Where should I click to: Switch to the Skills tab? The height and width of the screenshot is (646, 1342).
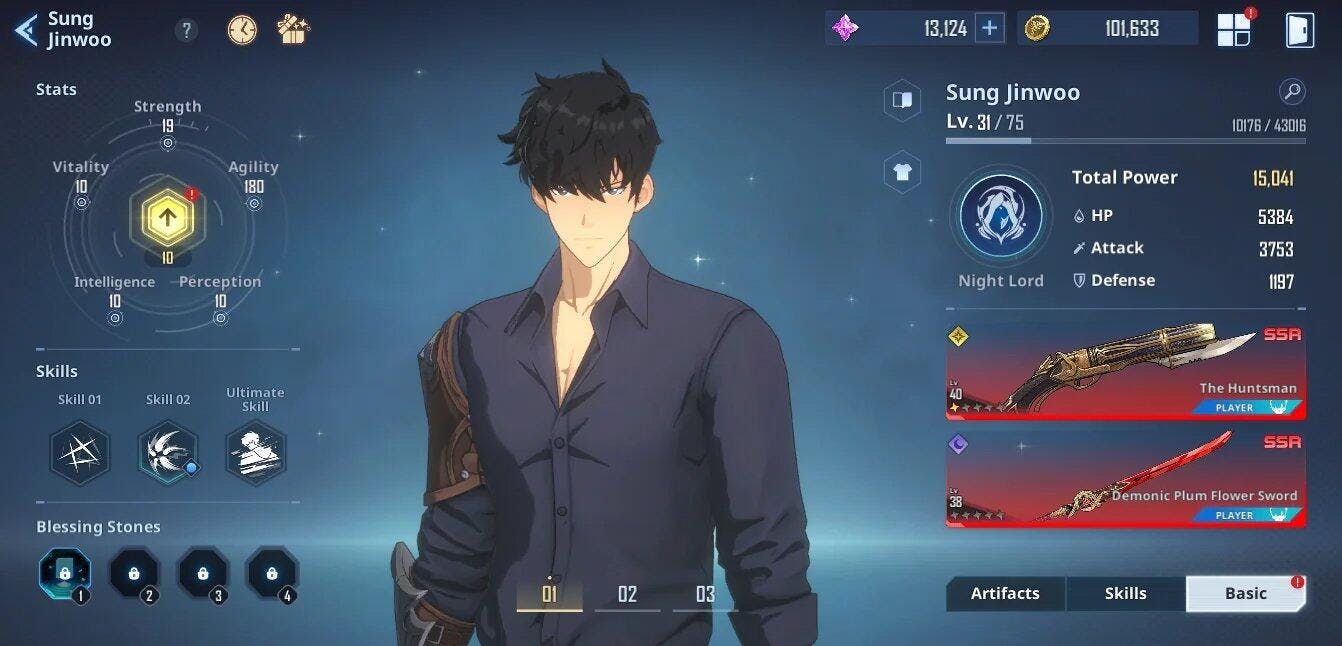coord(1125,593)
